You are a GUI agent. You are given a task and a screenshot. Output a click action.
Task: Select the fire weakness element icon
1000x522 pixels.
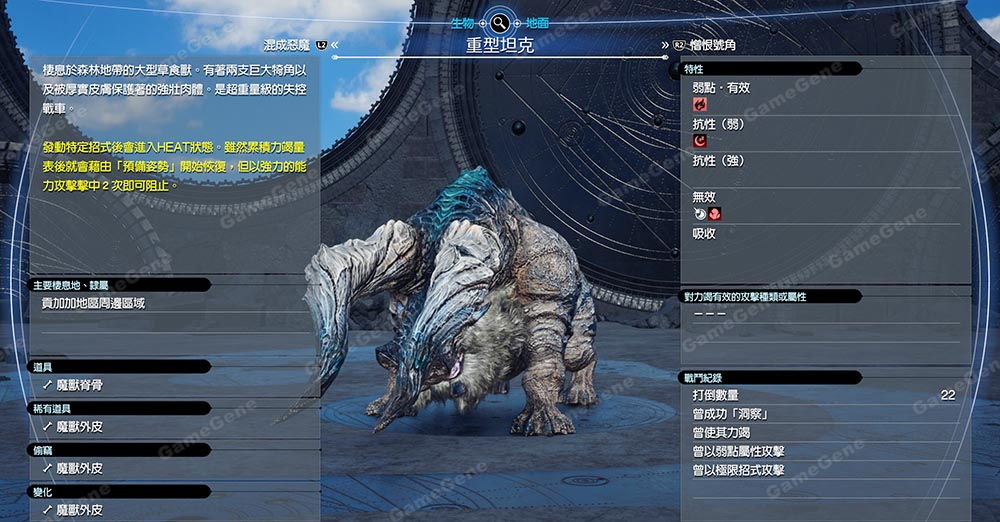click(699, 104)
